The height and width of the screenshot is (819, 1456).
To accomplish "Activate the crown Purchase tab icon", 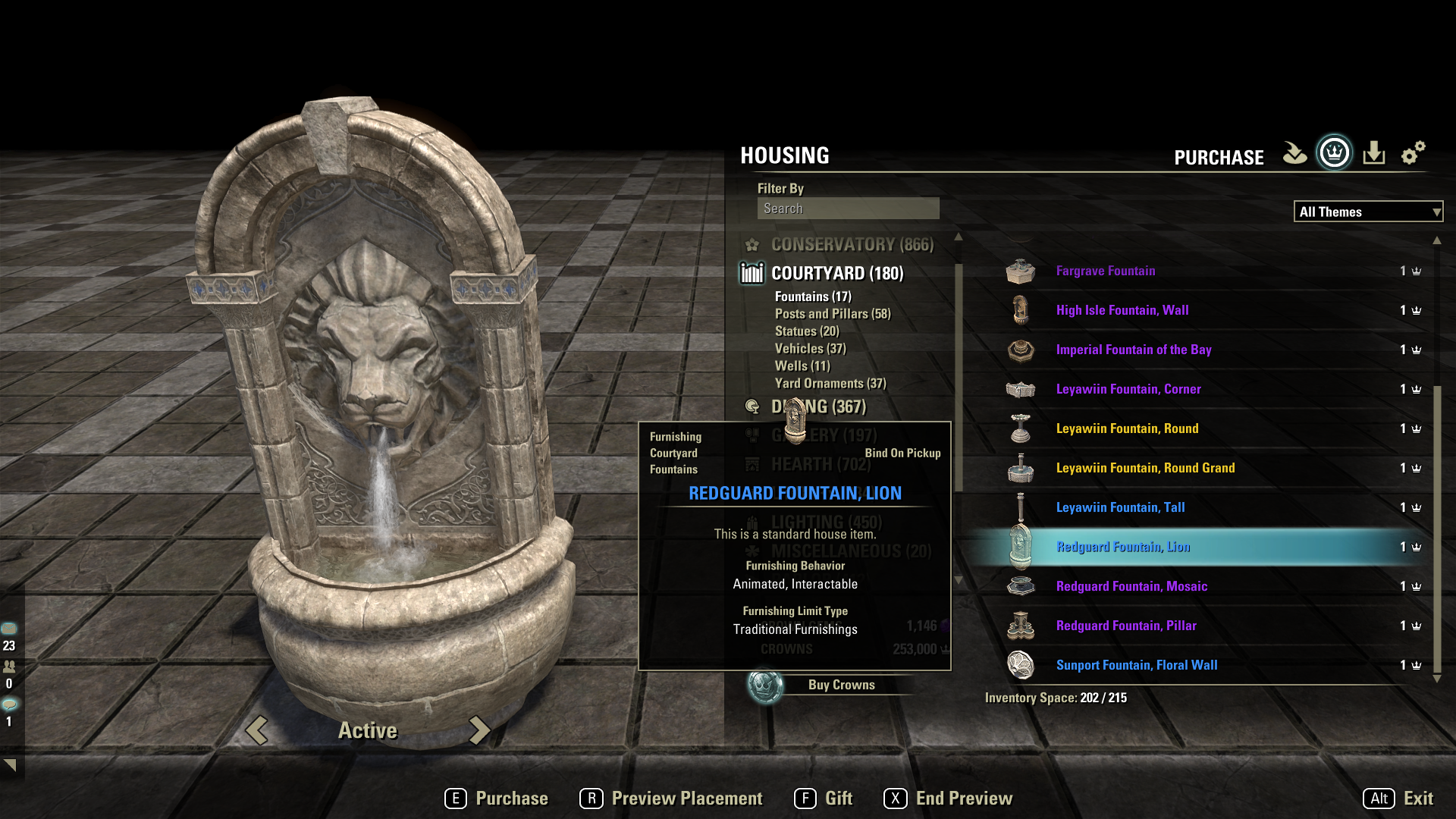I will tap(1334, 154).
